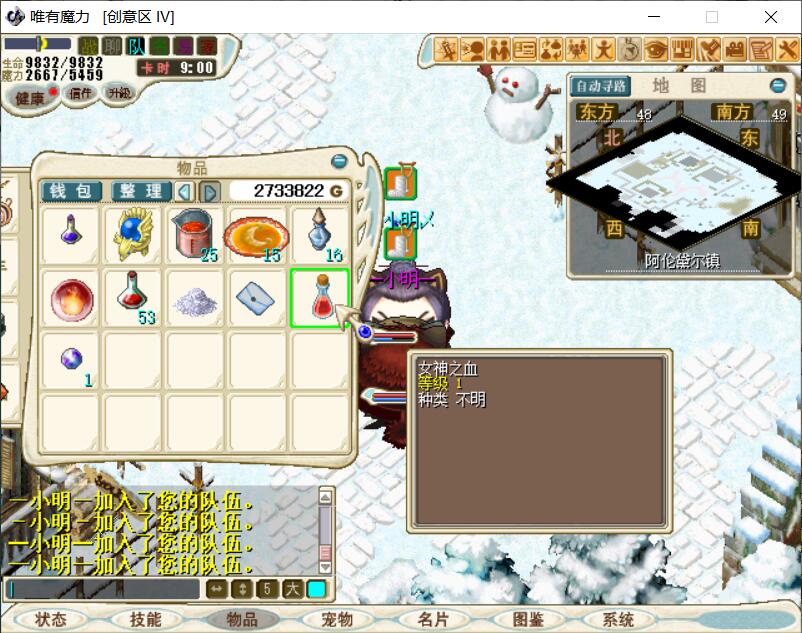The width and height of the screenshot is (802, 633).
Task: Go to next inventory page arrow
Action: coord(210,191)
